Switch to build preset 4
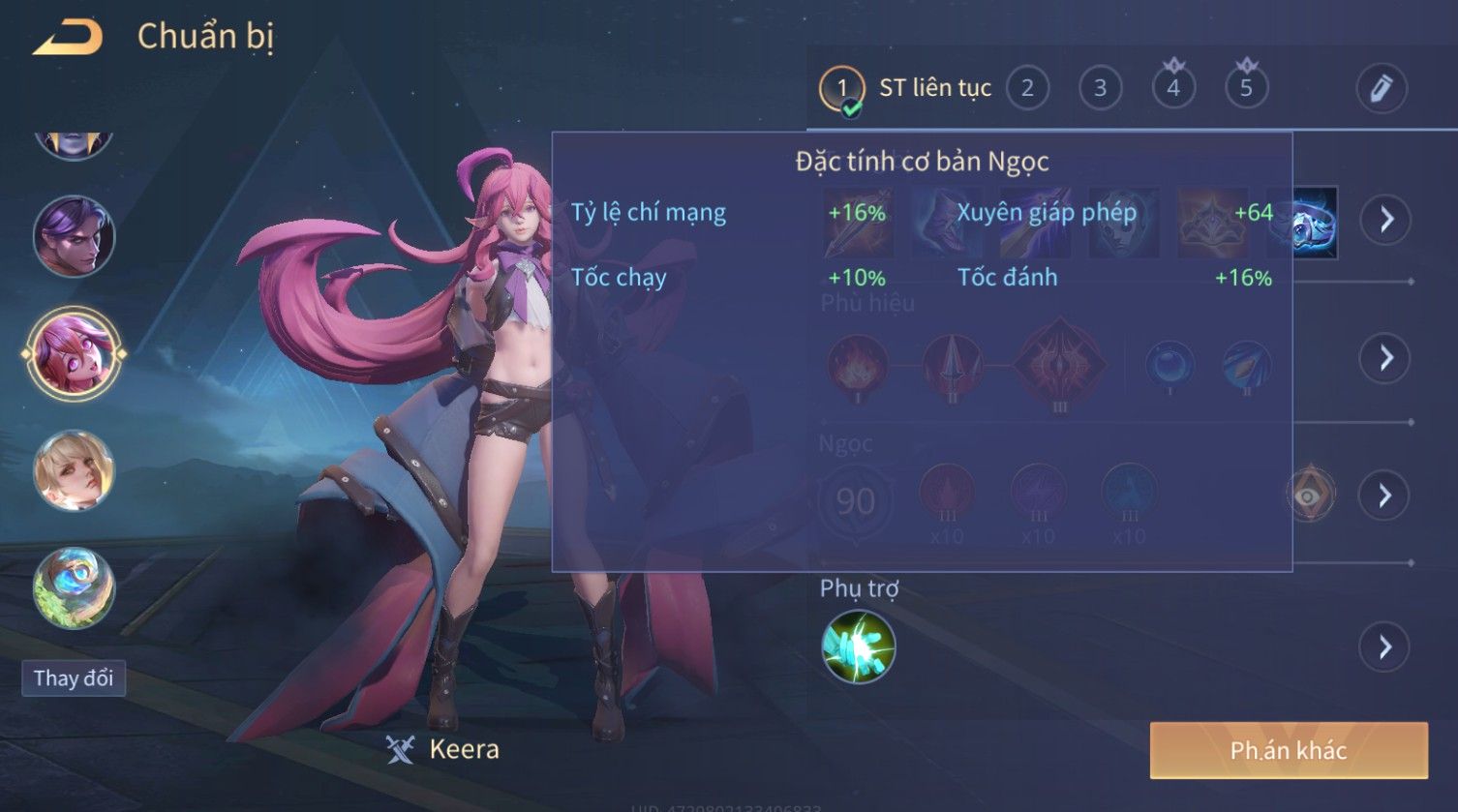 (x=1173, y=89)
